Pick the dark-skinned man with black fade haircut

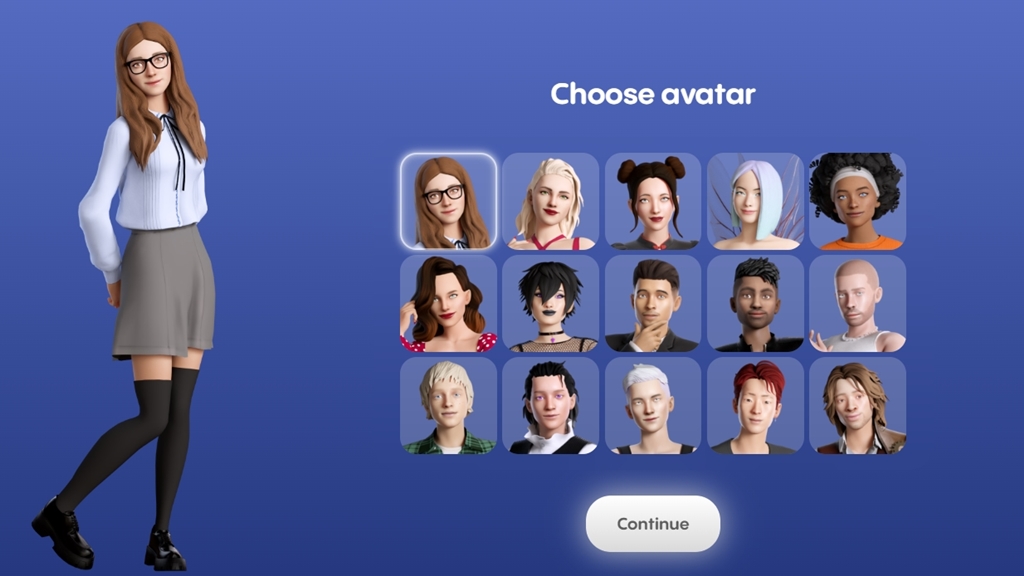tap(755, 304)
